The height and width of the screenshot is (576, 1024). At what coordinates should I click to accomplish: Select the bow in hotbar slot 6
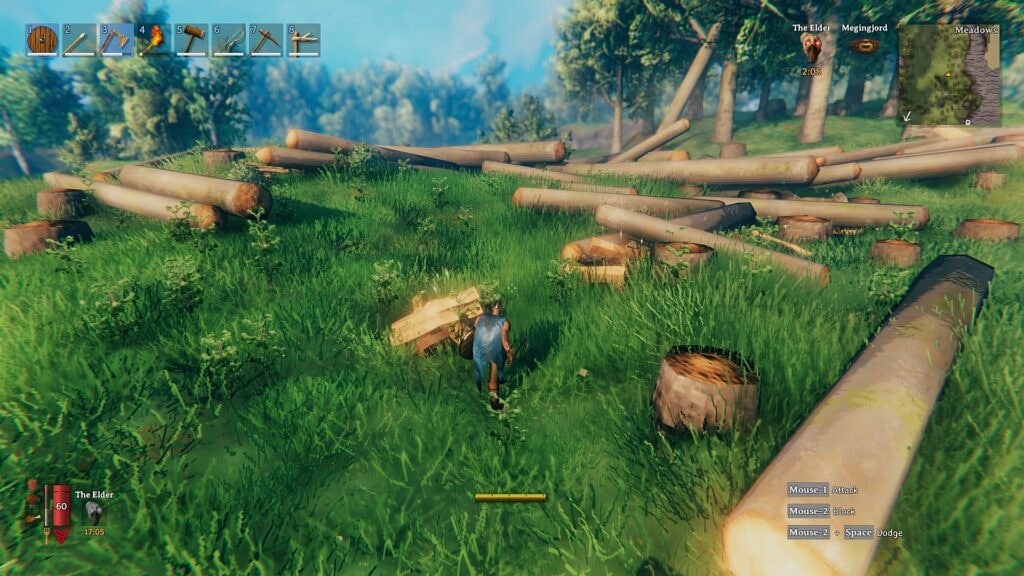pos(229,40)
